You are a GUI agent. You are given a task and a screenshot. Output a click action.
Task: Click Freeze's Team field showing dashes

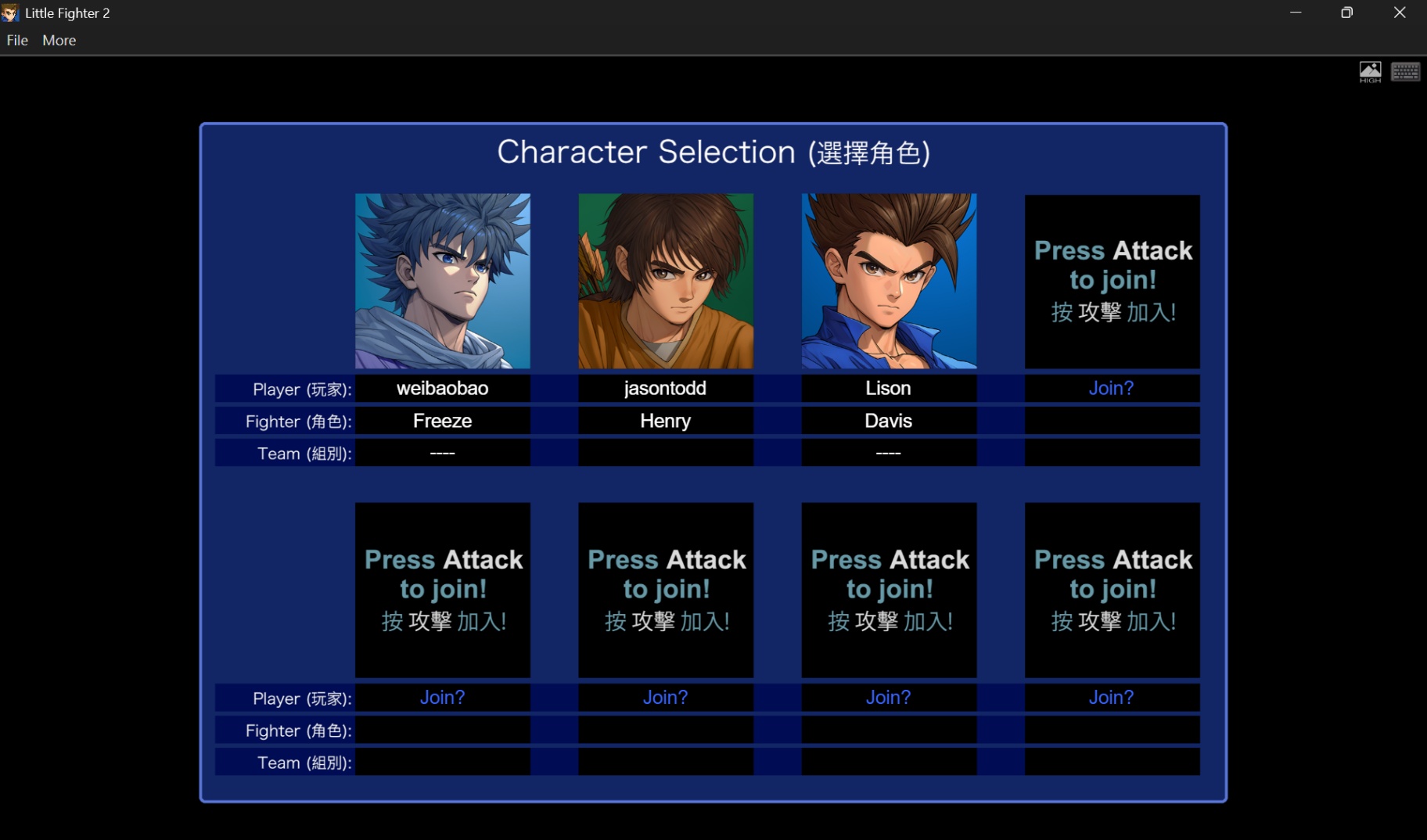click(442, 452)
